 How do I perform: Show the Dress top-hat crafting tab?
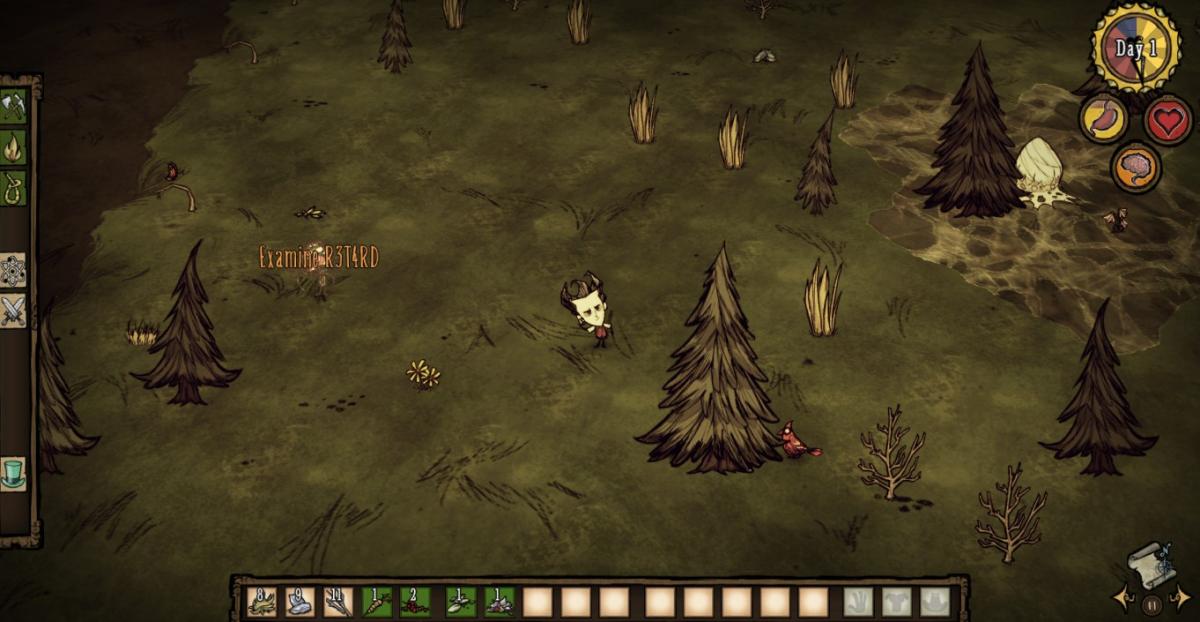[14, 472]
